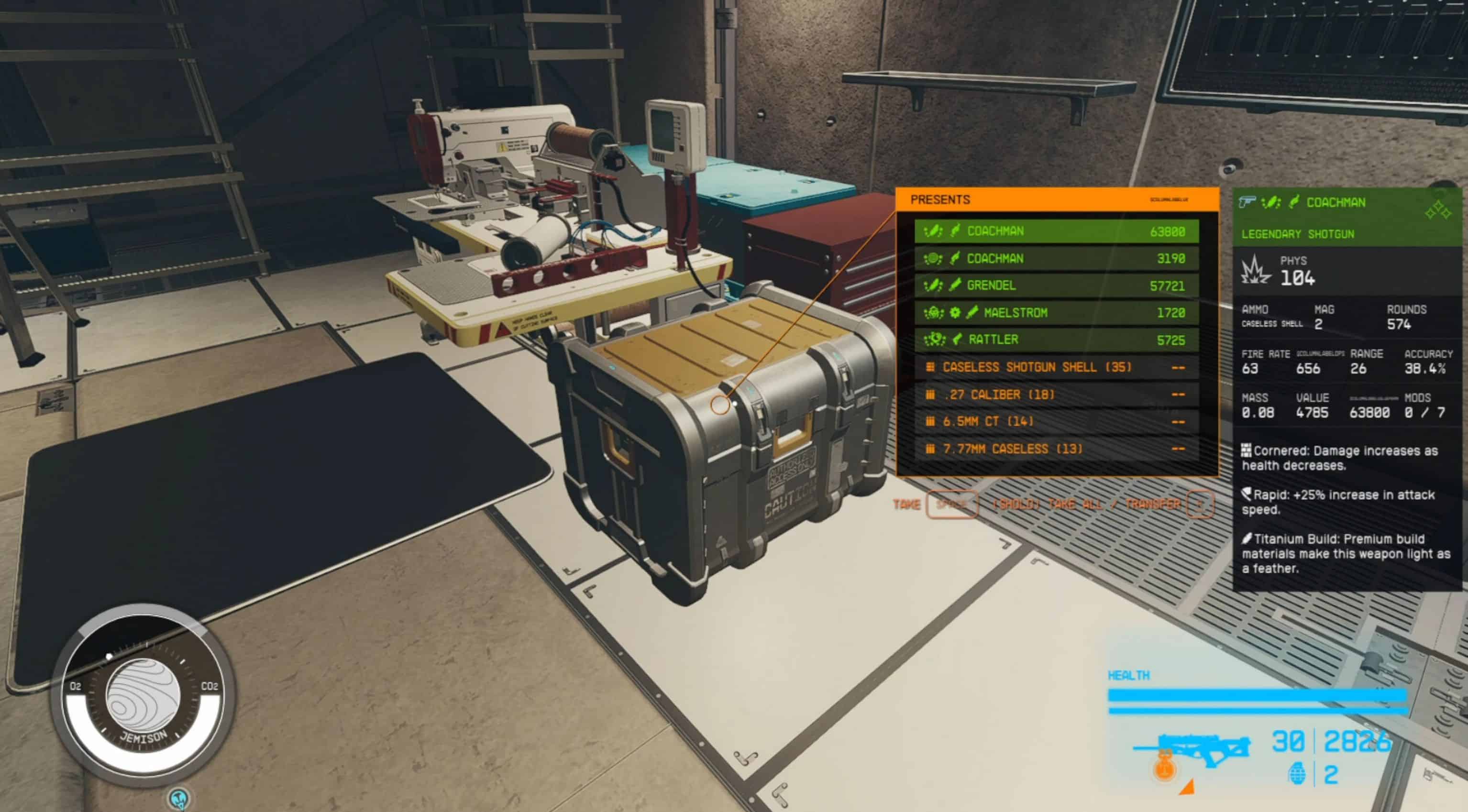Choose the Coachman row valued at 3190
1468x812 pixels.
point(1056,259)
